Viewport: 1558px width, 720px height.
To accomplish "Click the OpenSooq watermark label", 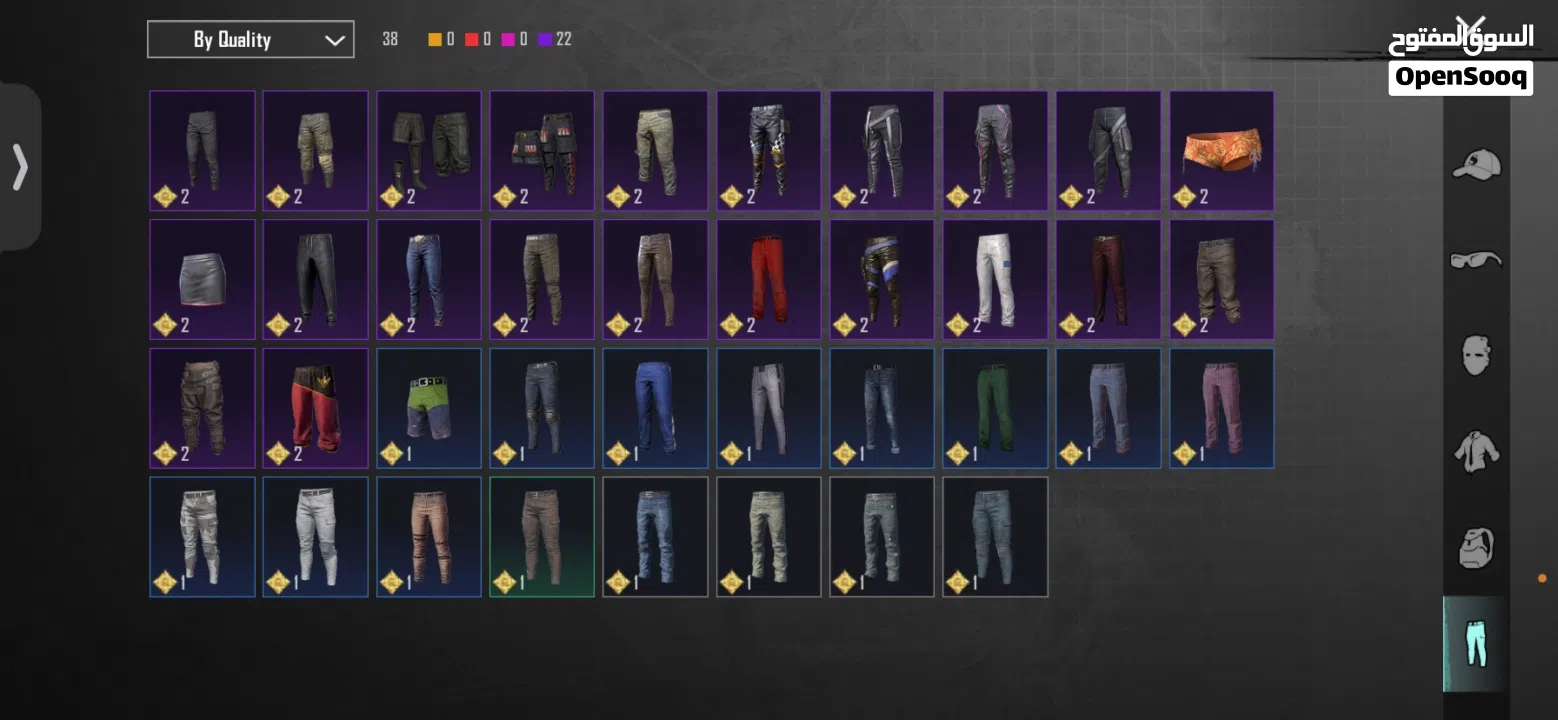I will click(1463, 75).
